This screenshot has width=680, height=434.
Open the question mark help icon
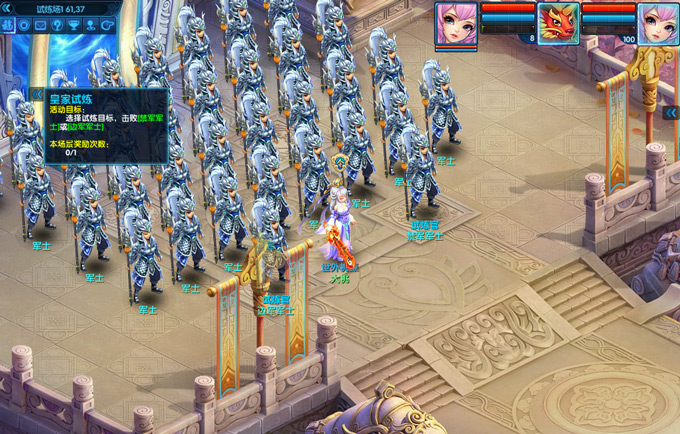pyautogui.click(x=57, y=25)
